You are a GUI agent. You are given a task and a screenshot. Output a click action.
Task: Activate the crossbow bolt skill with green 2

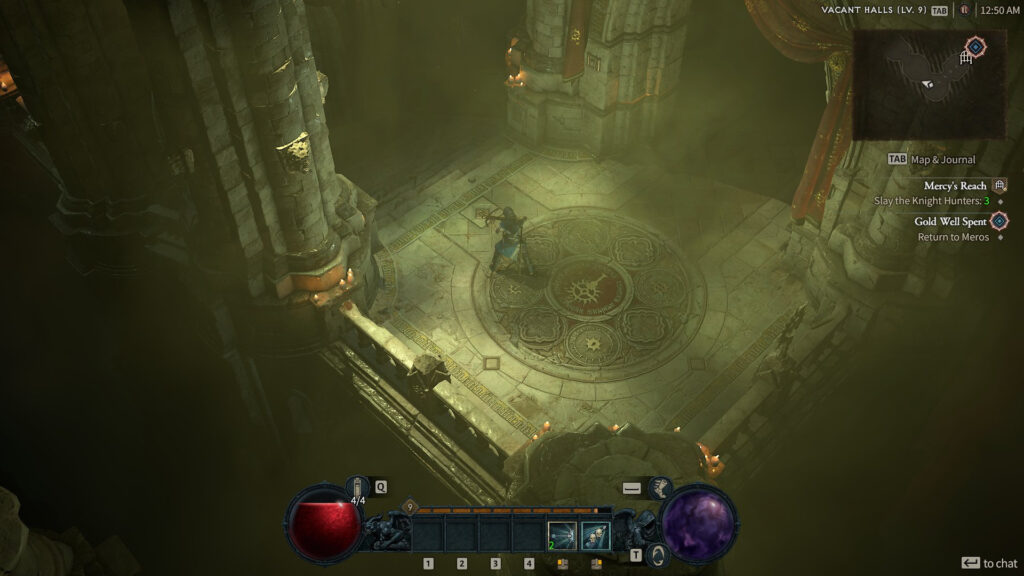click(x=562, y=535)
